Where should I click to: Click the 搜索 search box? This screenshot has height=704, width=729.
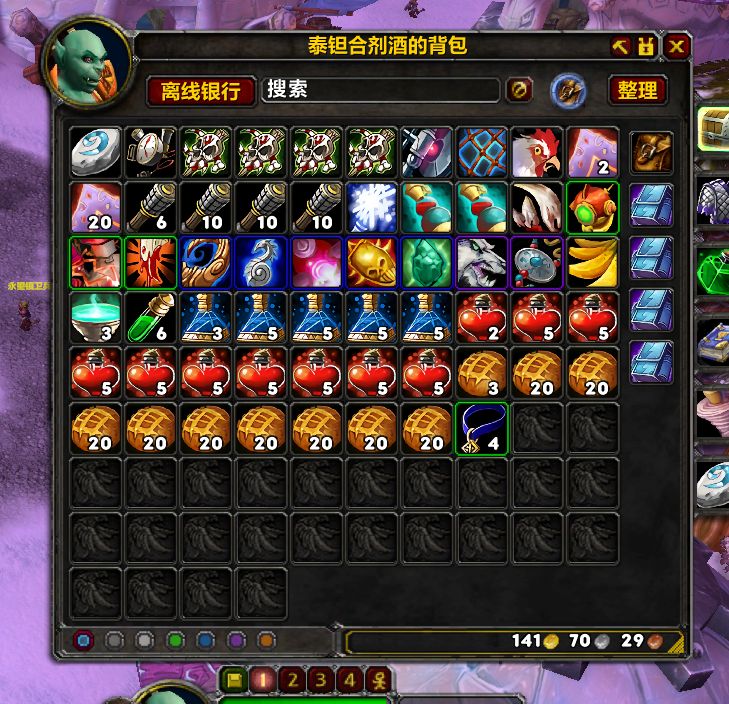coord(380,90)
